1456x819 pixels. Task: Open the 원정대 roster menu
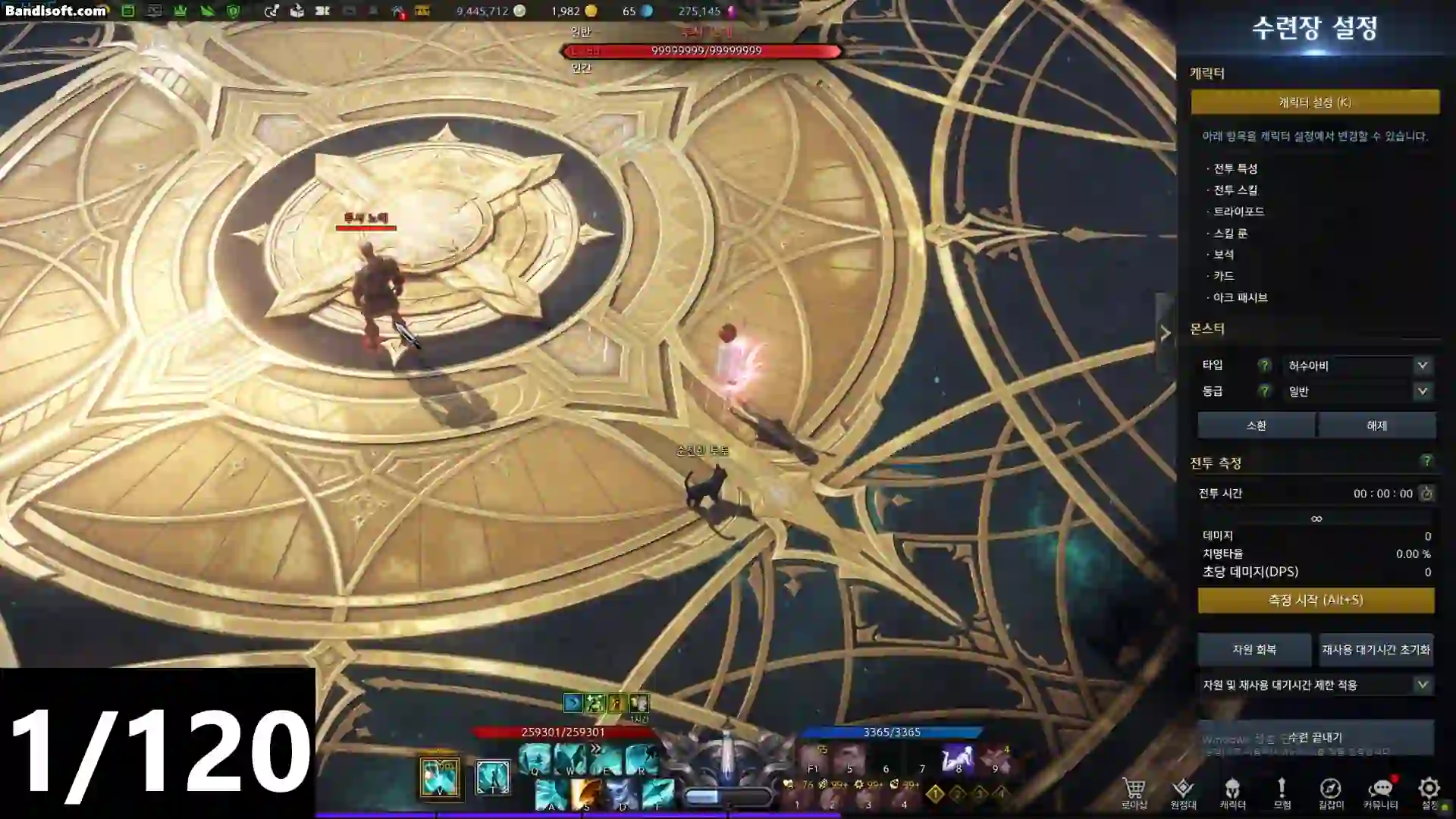pos(1182,791)
